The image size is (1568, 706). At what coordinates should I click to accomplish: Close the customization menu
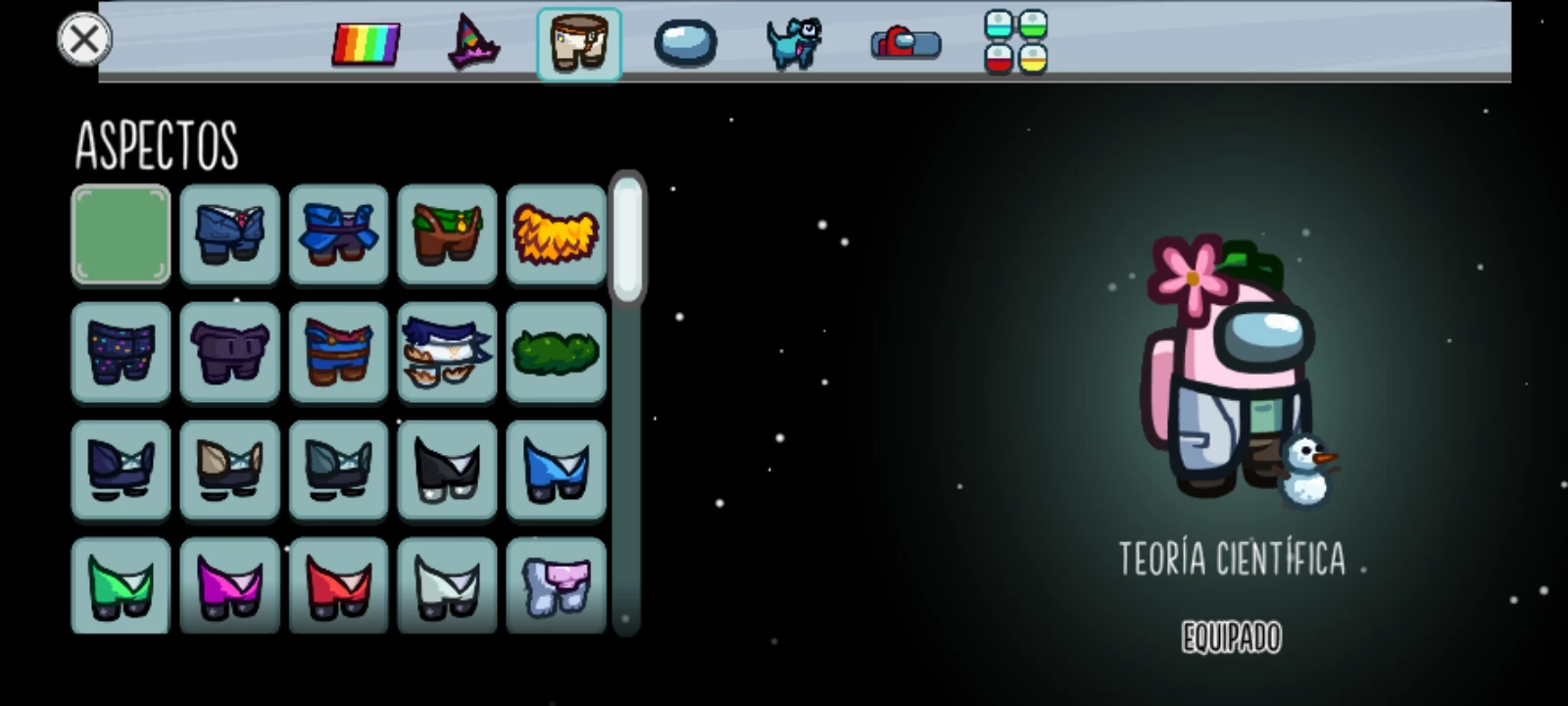(84, 39)
